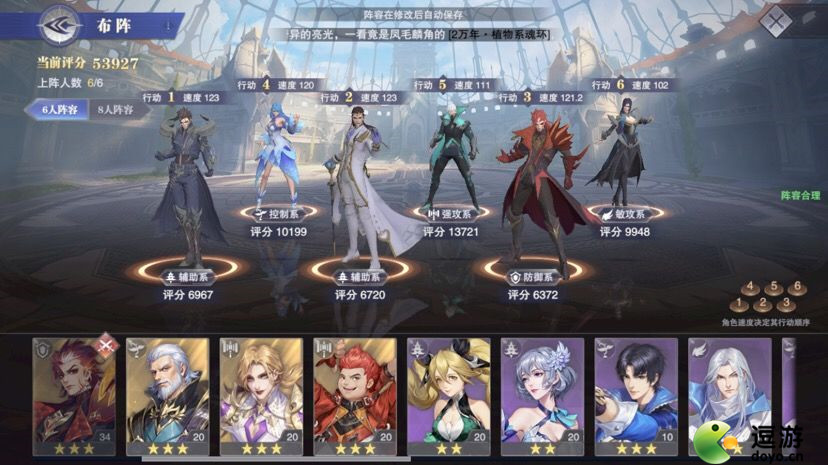Select the 敏攻系 unit rated 9948

click(x=624, y=160)
